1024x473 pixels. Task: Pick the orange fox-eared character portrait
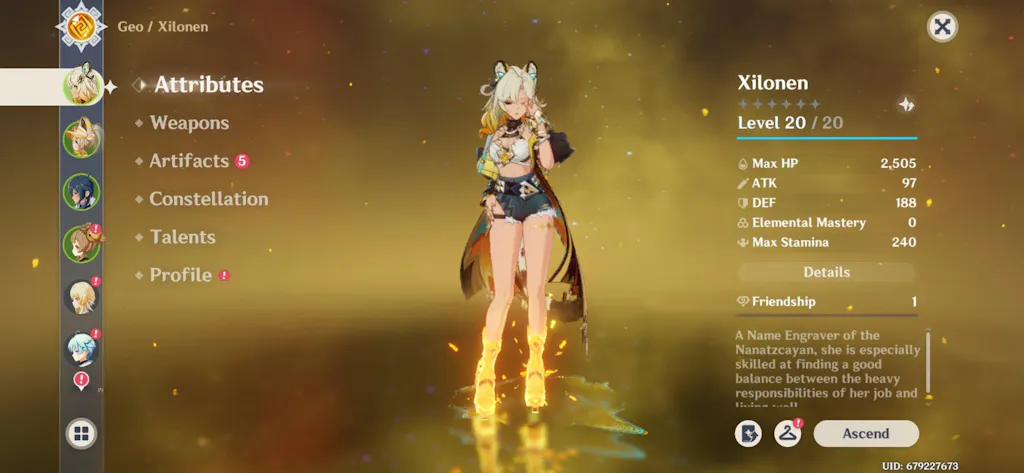point(81,138)
